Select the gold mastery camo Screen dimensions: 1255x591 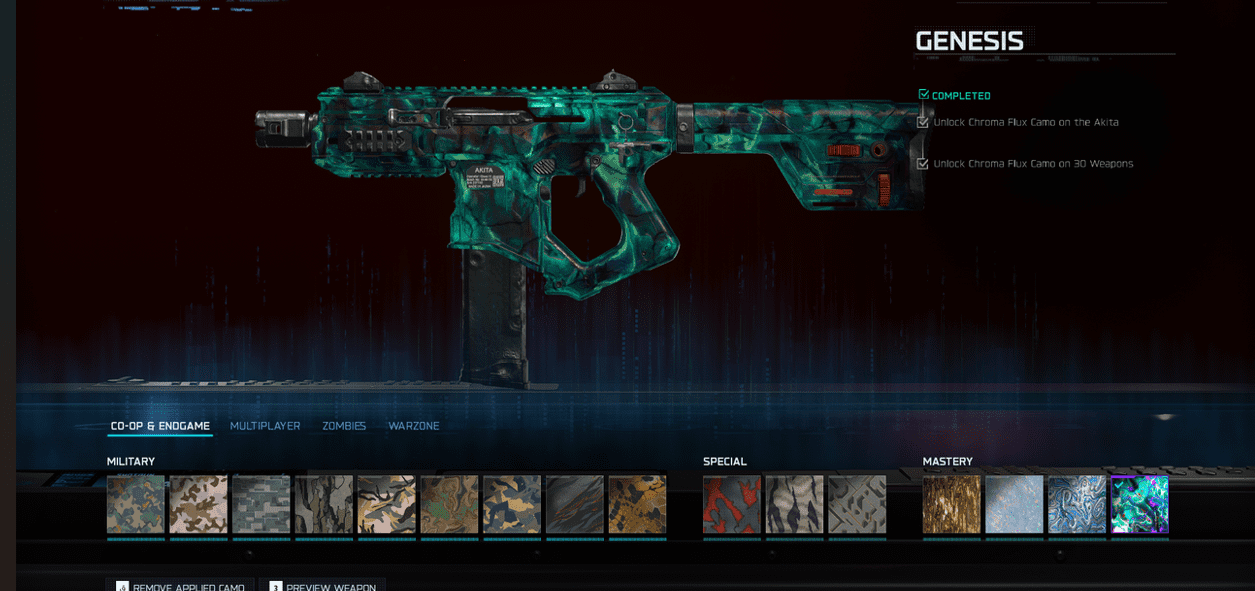[951, 504]
